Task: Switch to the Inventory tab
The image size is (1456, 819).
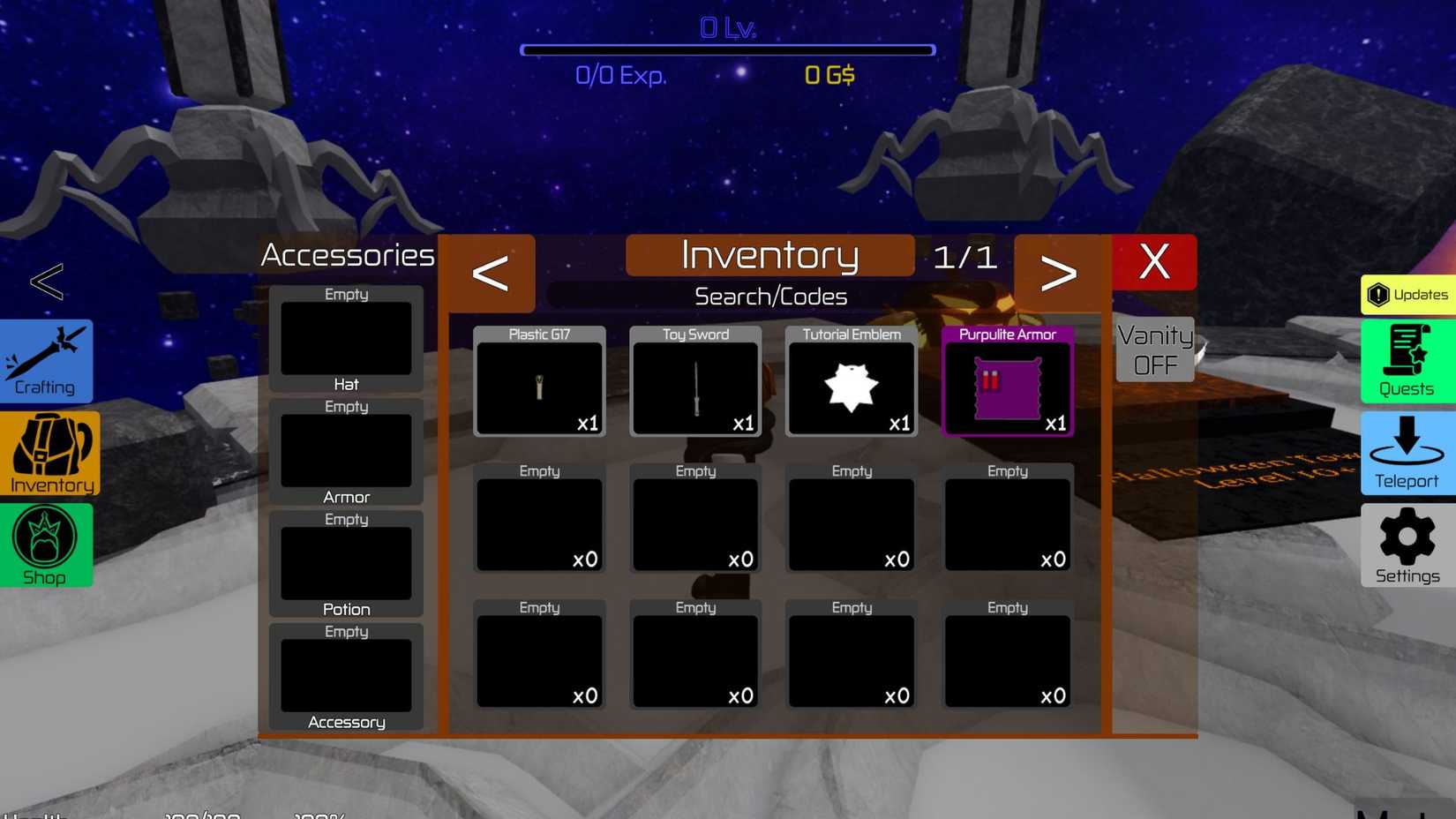Action: [x=769, y=255]
